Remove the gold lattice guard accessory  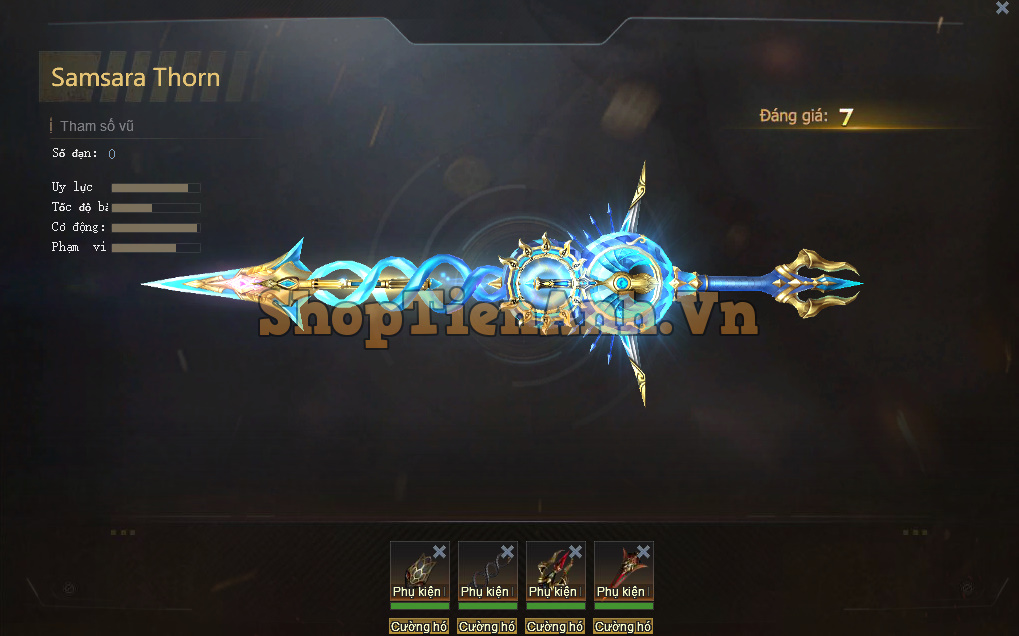440,552
